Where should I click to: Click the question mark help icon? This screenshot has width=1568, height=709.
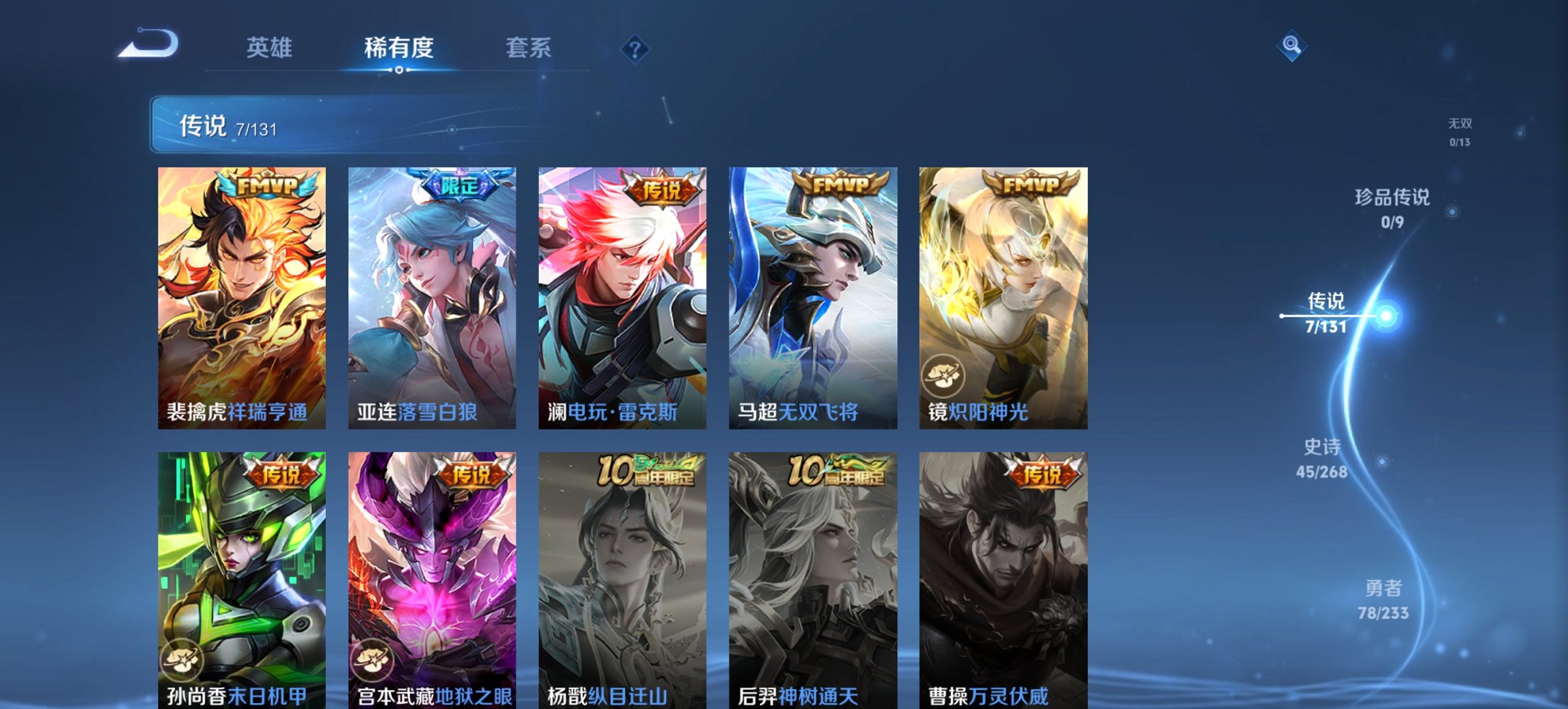[x=634, y=47]
